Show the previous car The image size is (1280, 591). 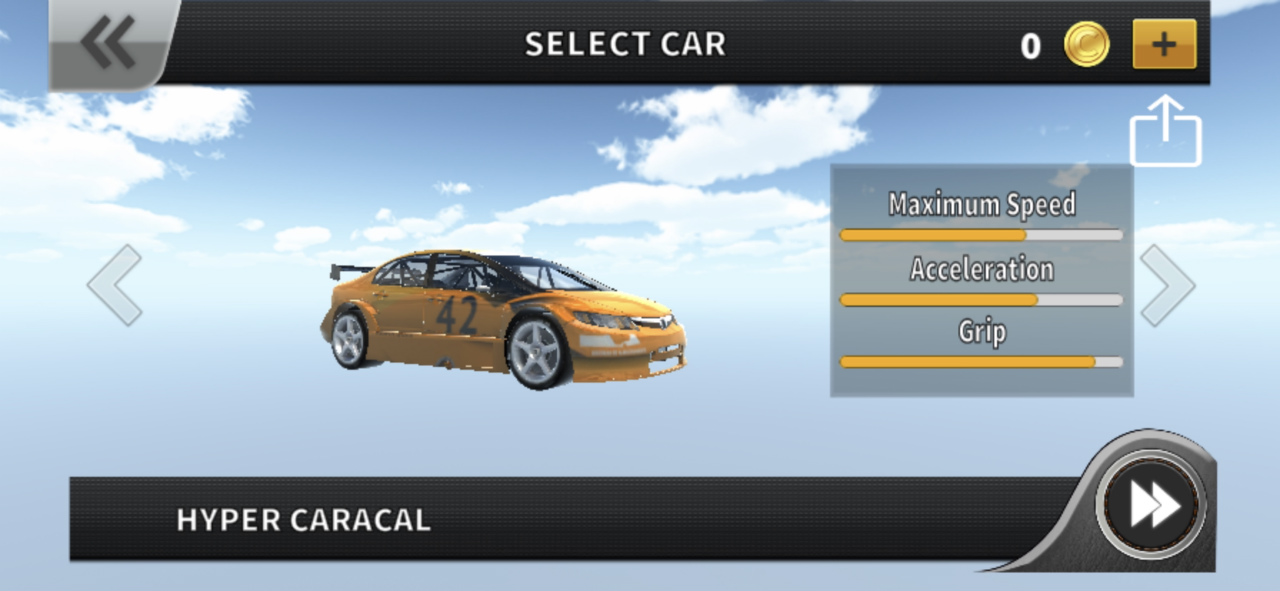pyautogui.click(x=115, y=285)
